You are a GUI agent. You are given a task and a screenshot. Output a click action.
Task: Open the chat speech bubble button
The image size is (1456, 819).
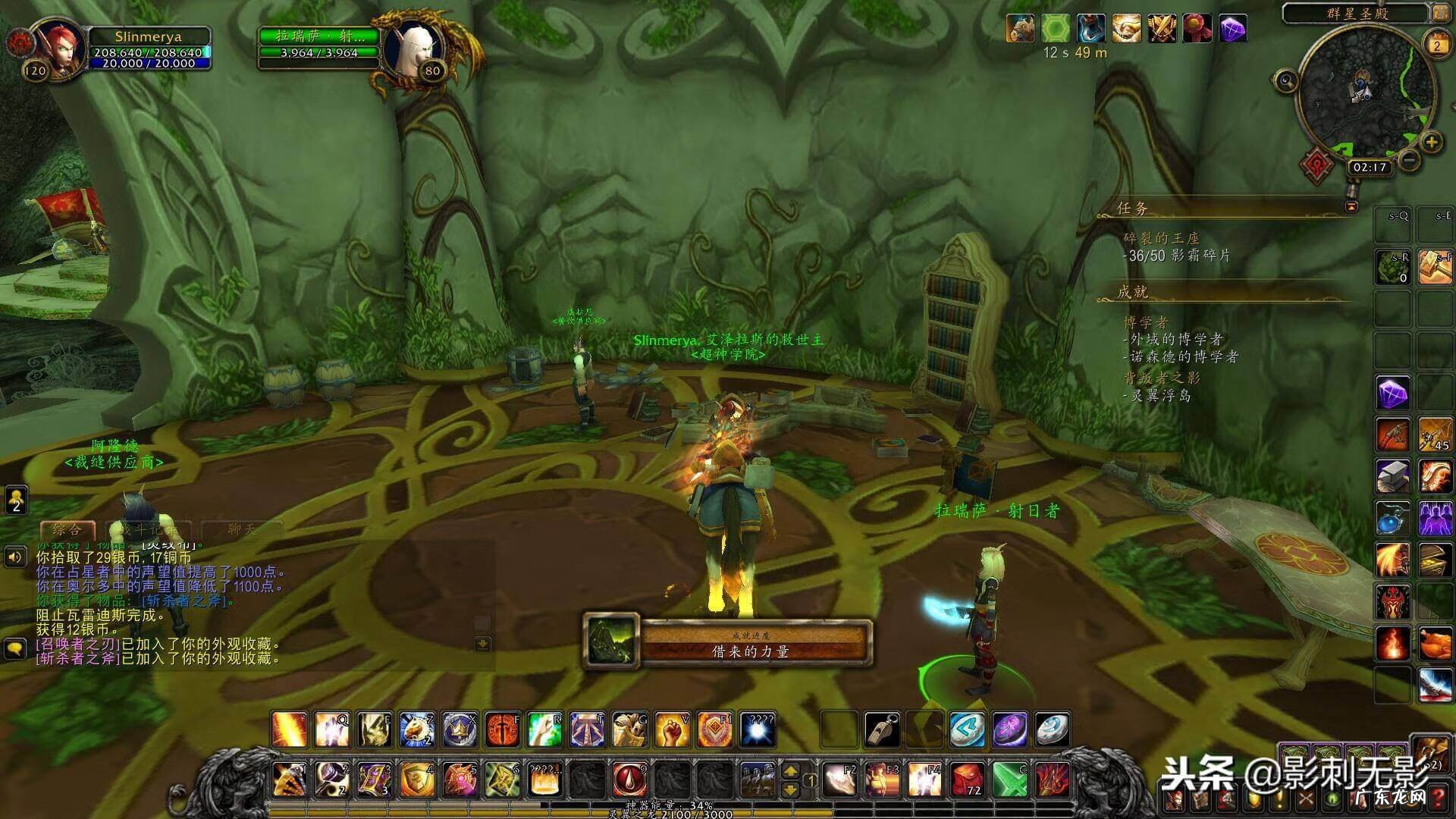pos(15,649)
